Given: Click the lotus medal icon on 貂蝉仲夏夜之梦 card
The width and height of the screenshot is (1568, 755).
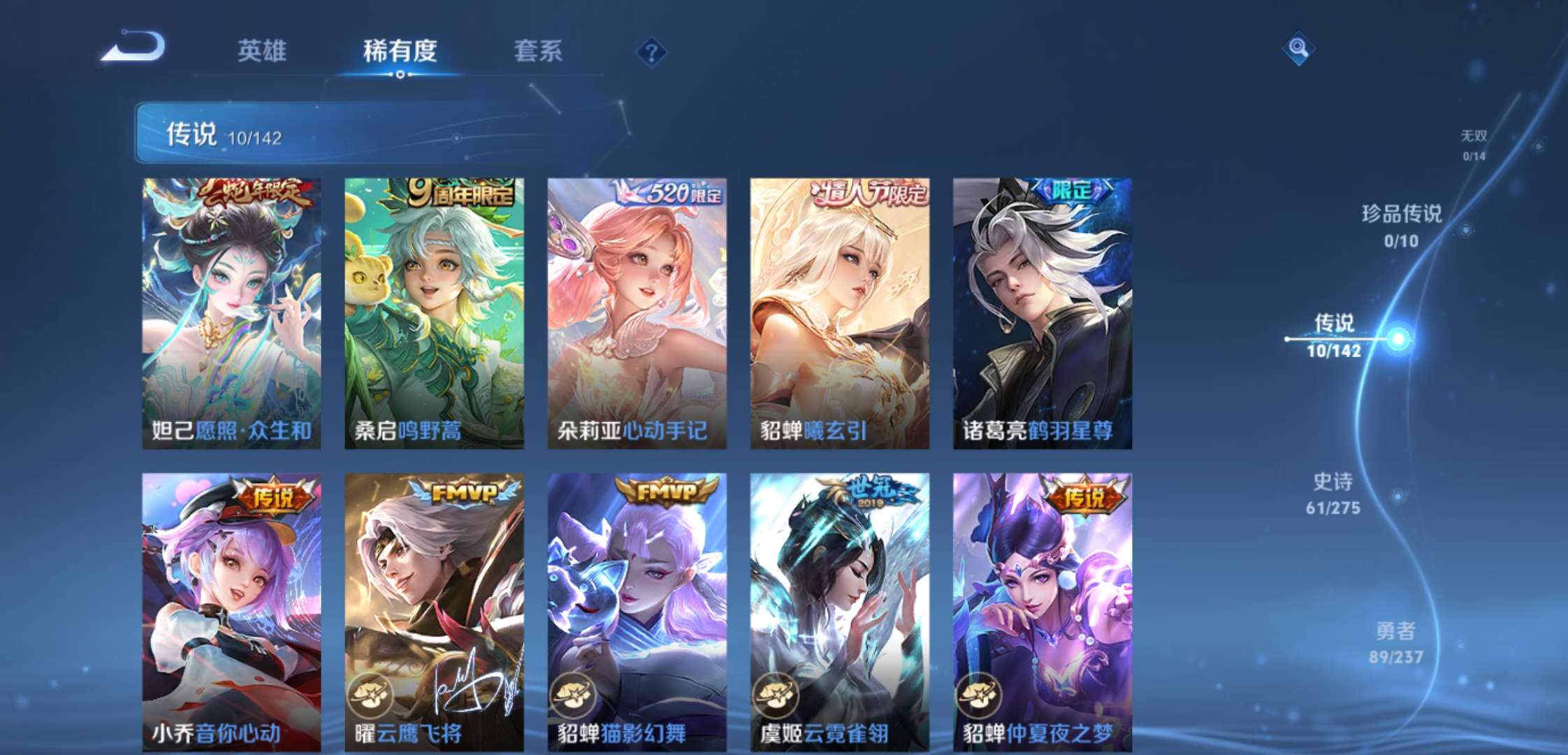Looking at the screenshot, I should tap(978, 696).
